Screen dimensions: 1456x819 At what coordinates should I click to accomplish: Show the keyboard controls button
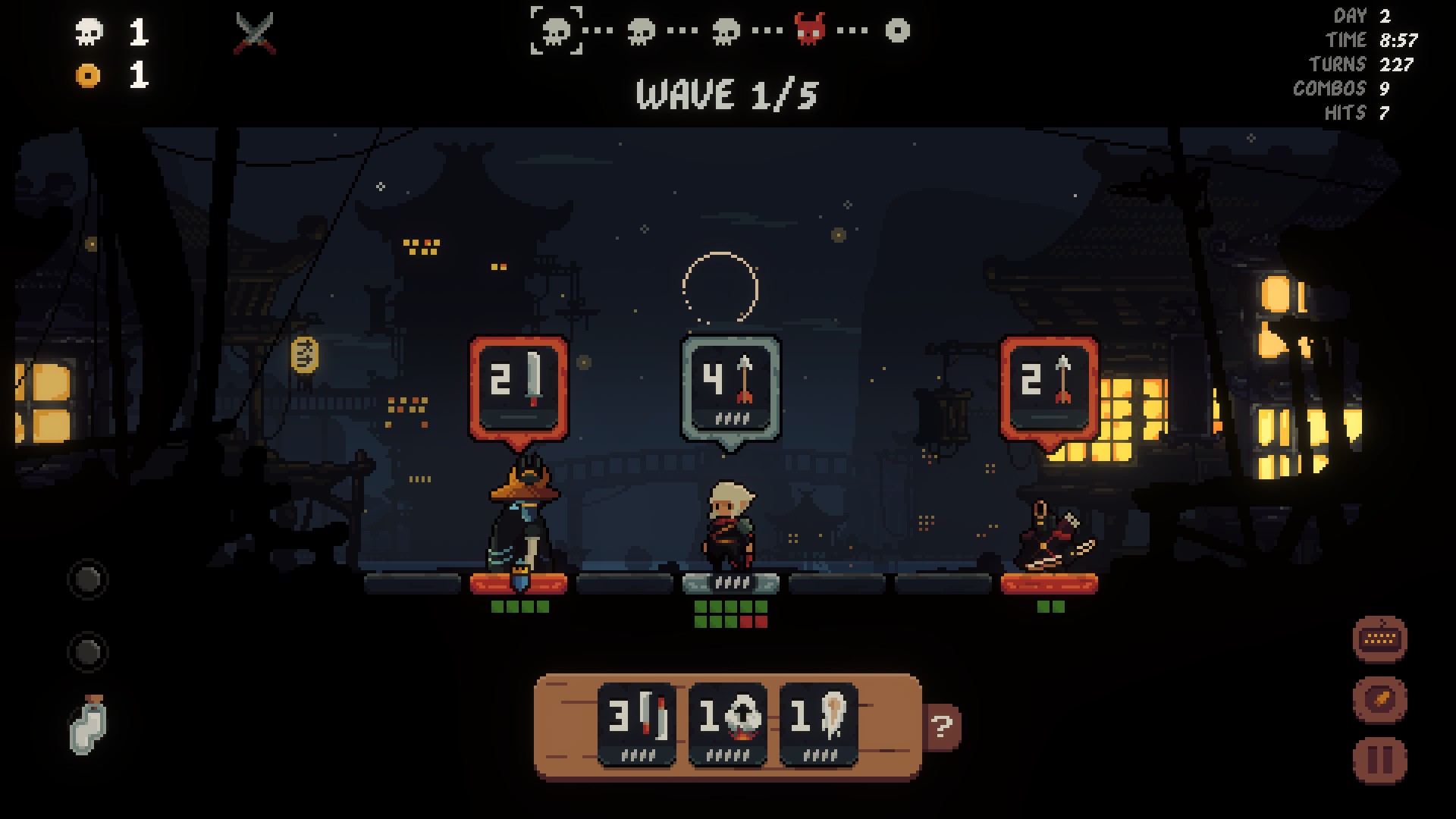[x=1379, y=639]
